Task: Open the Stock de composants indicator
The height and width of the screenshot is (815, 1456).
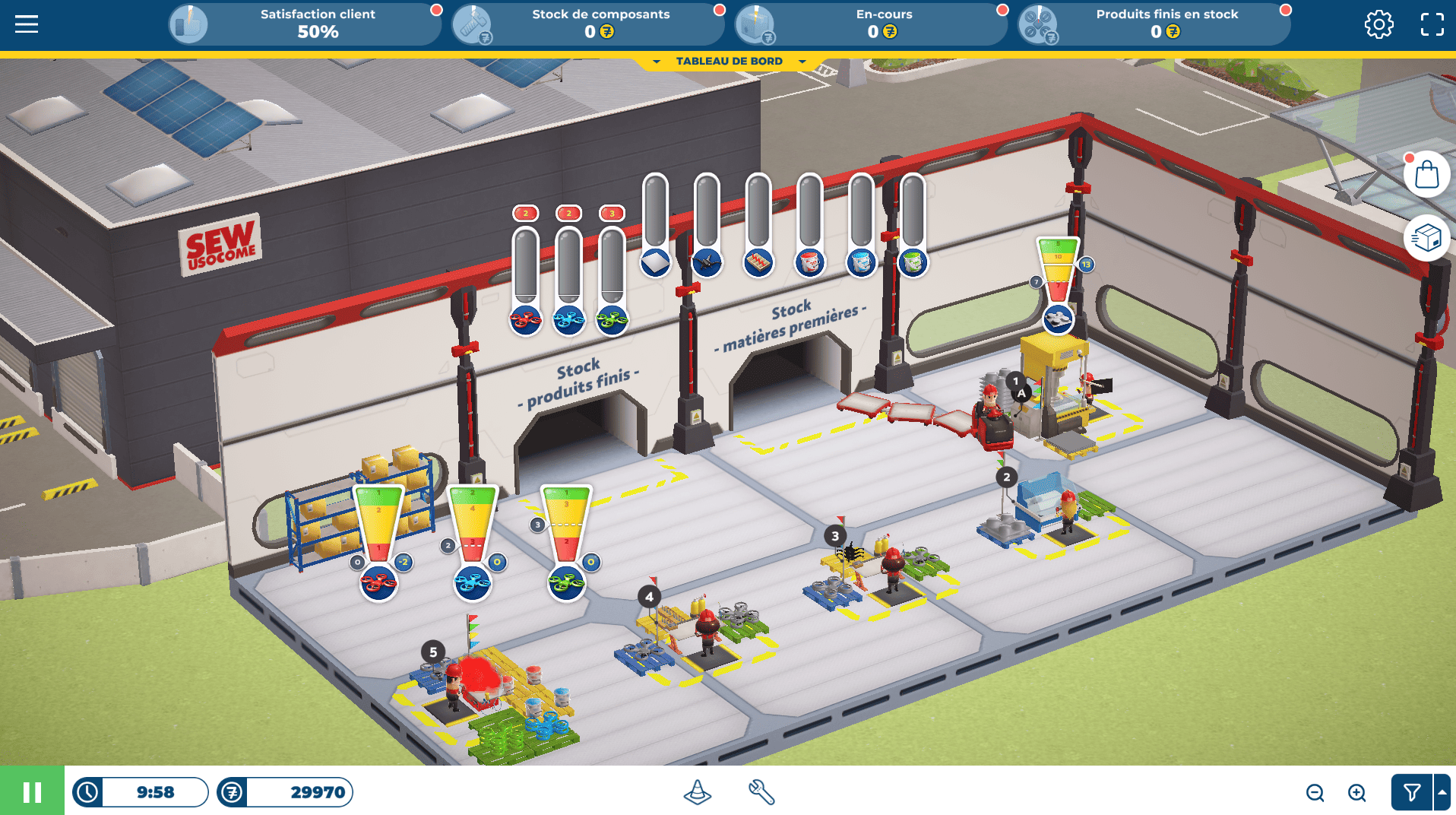Action: coord(587,24)
